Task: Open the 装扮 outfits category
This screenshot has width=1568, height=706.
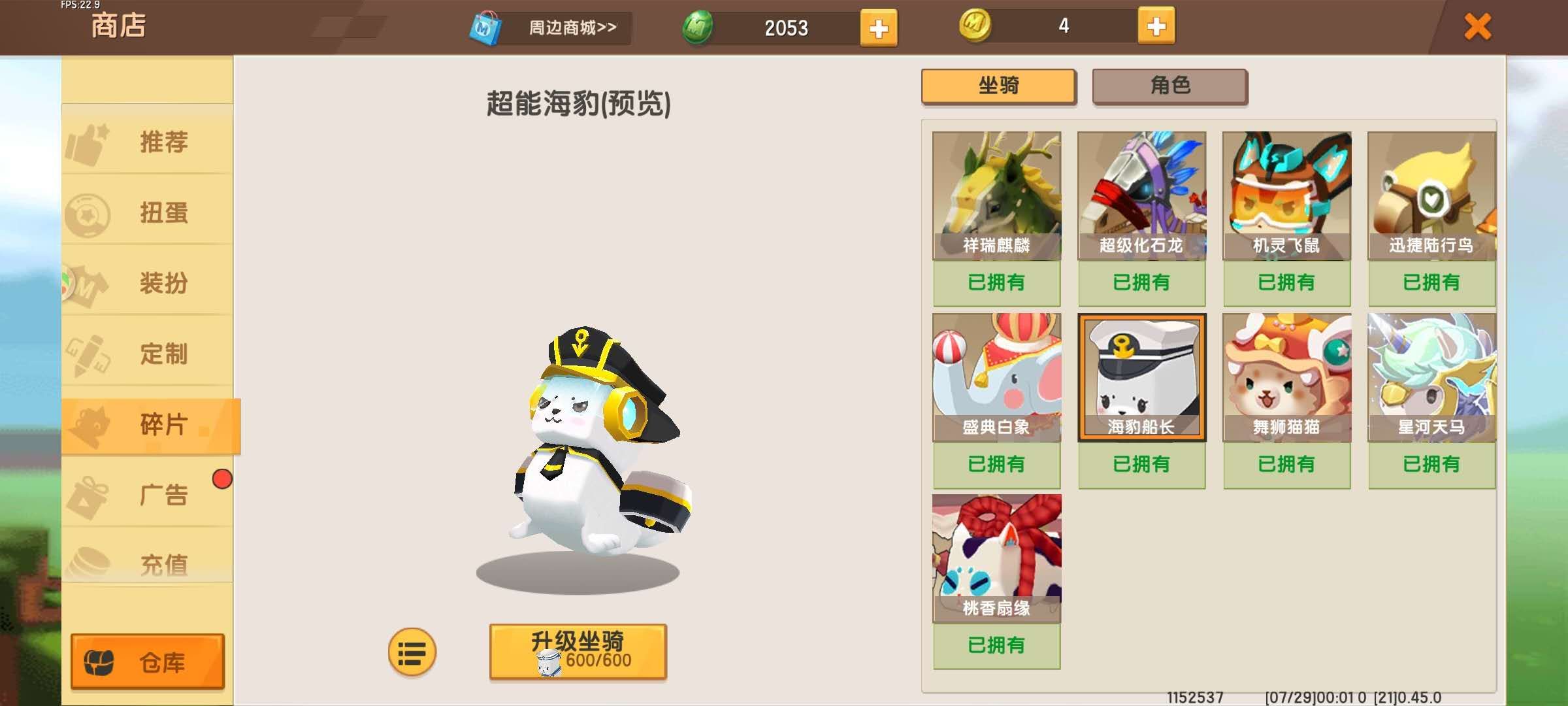Action: [148, 283]
